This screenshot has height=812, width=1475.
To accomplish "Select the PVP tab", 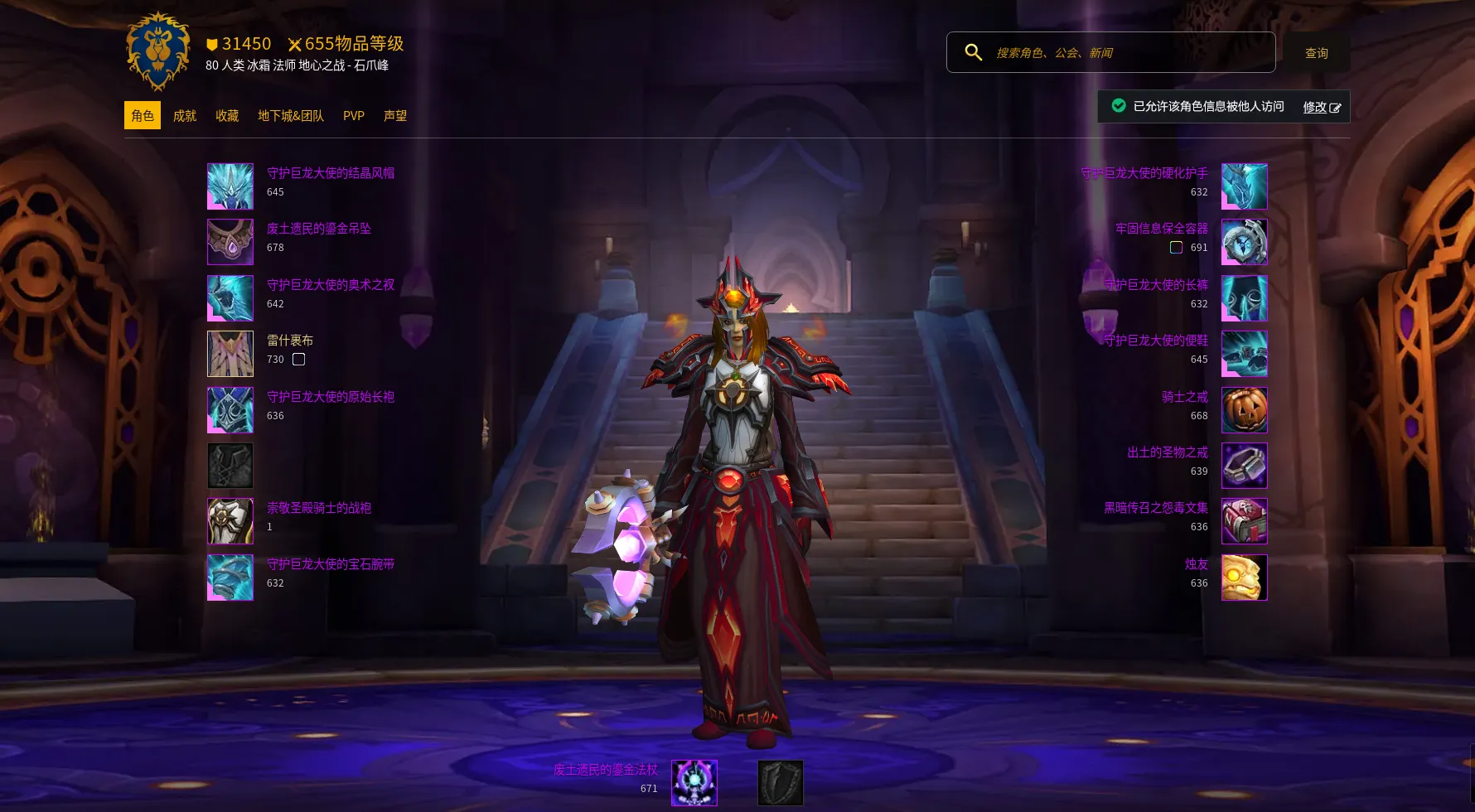I will (x=354, y=116).
